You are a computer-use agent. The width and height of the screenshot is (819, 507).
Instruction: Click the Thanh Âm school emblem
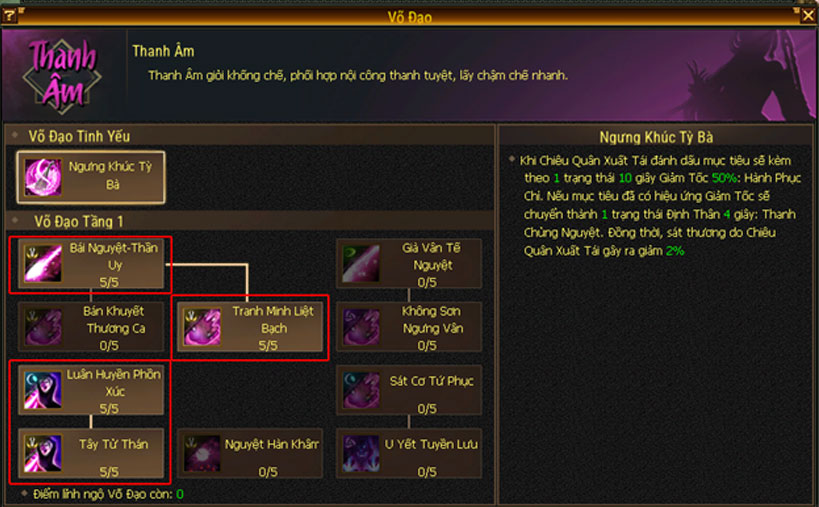coord(62,73)
